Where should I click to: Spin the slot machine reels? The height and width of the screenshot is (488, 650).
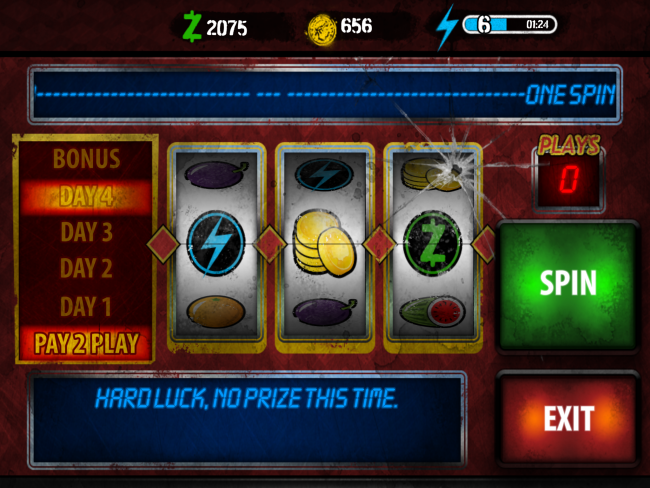click(567, 283)
